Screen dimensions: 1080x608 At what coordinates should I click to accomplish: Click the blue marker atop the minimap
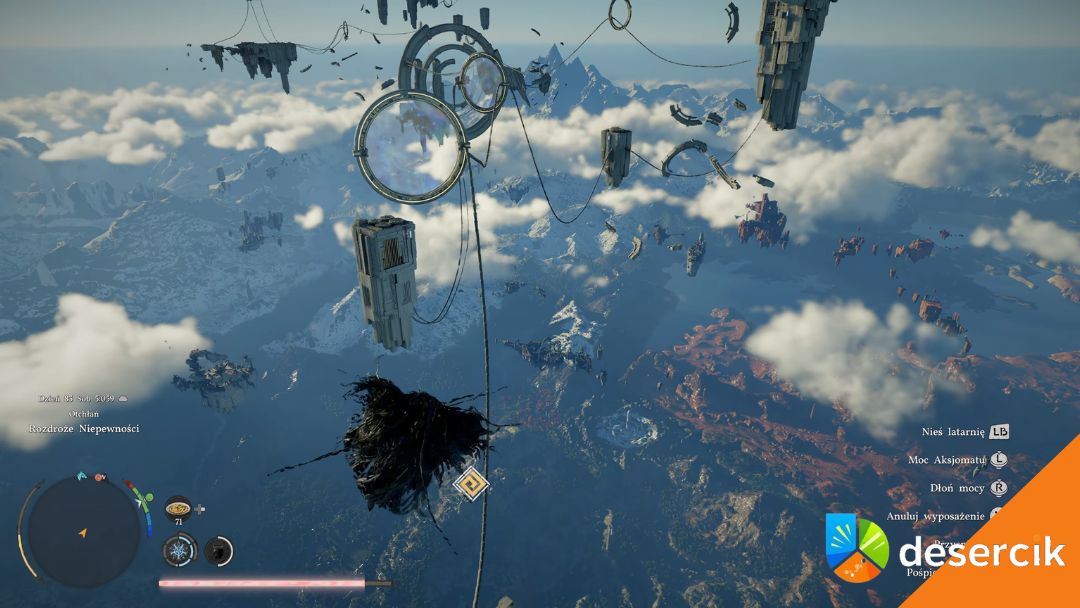coord(81,476)
